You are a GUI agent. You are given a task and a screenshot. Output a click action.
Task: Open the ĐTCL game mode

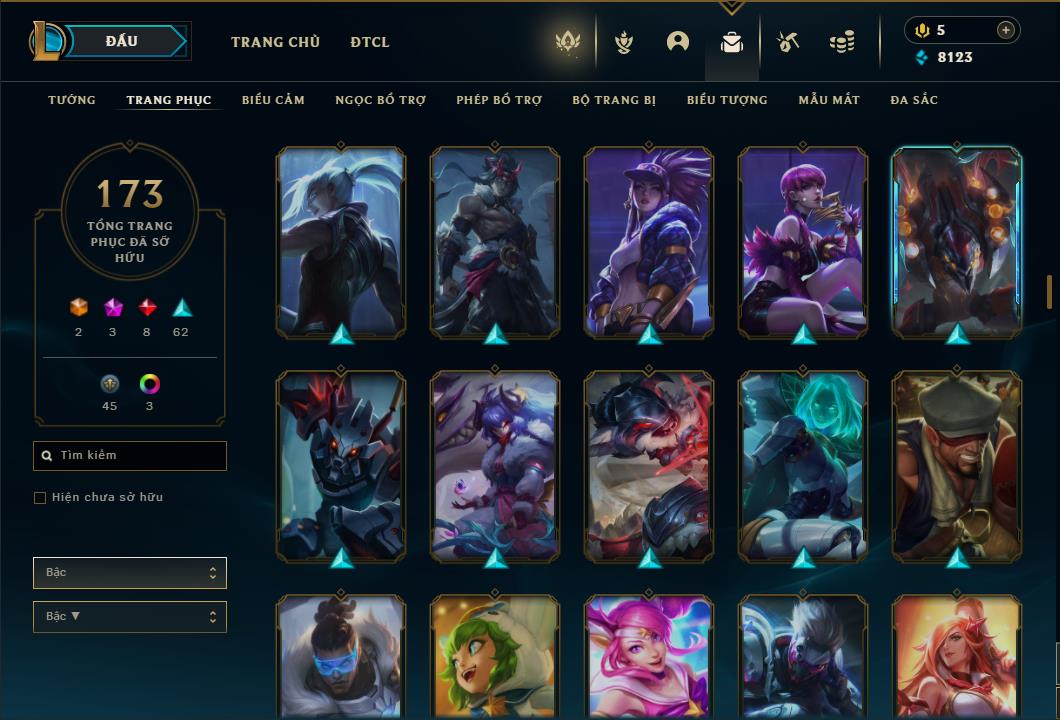[x=370, y=42]
